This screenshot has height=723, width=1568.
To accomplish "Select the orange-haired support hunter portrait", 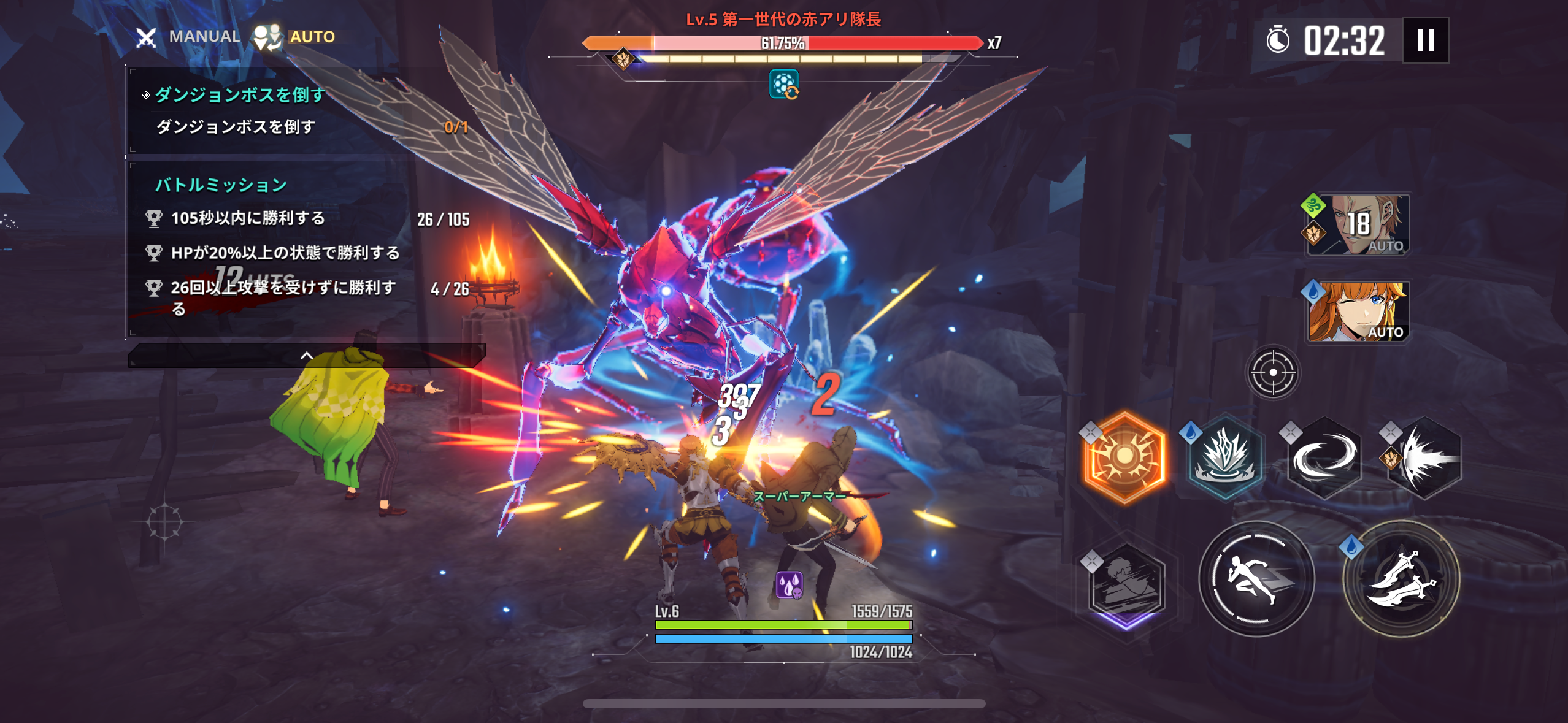I will pos(1358,311).
